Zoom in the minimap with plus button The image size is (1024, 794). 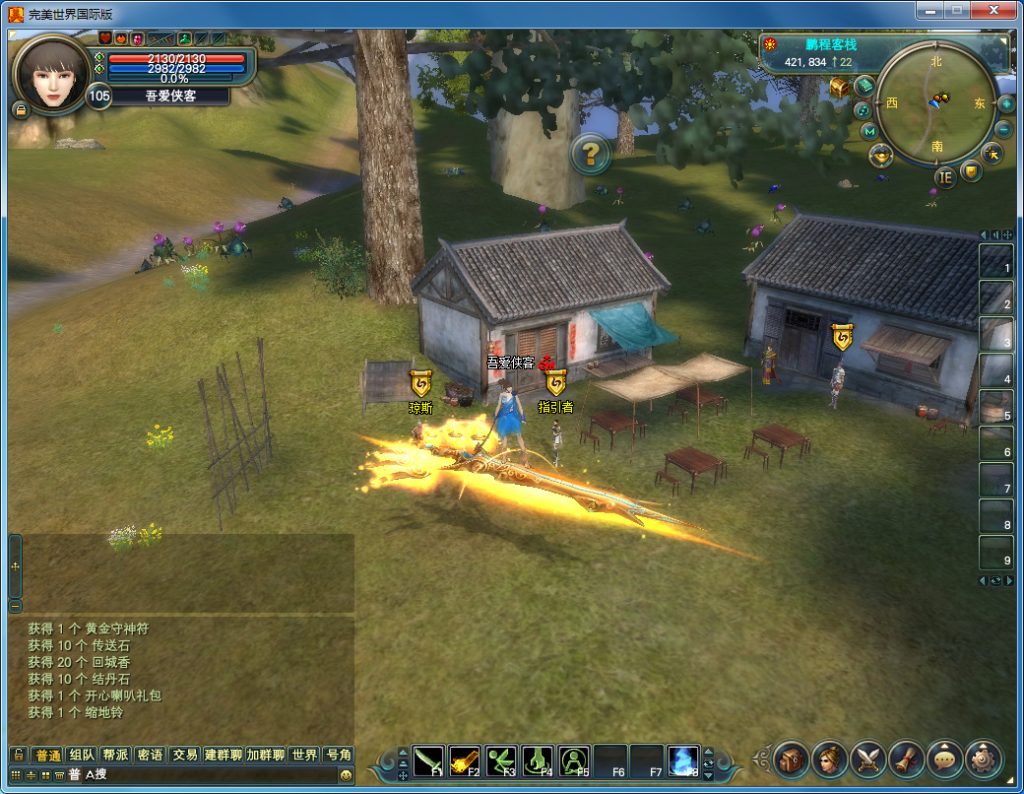[x=1005, y=104]
